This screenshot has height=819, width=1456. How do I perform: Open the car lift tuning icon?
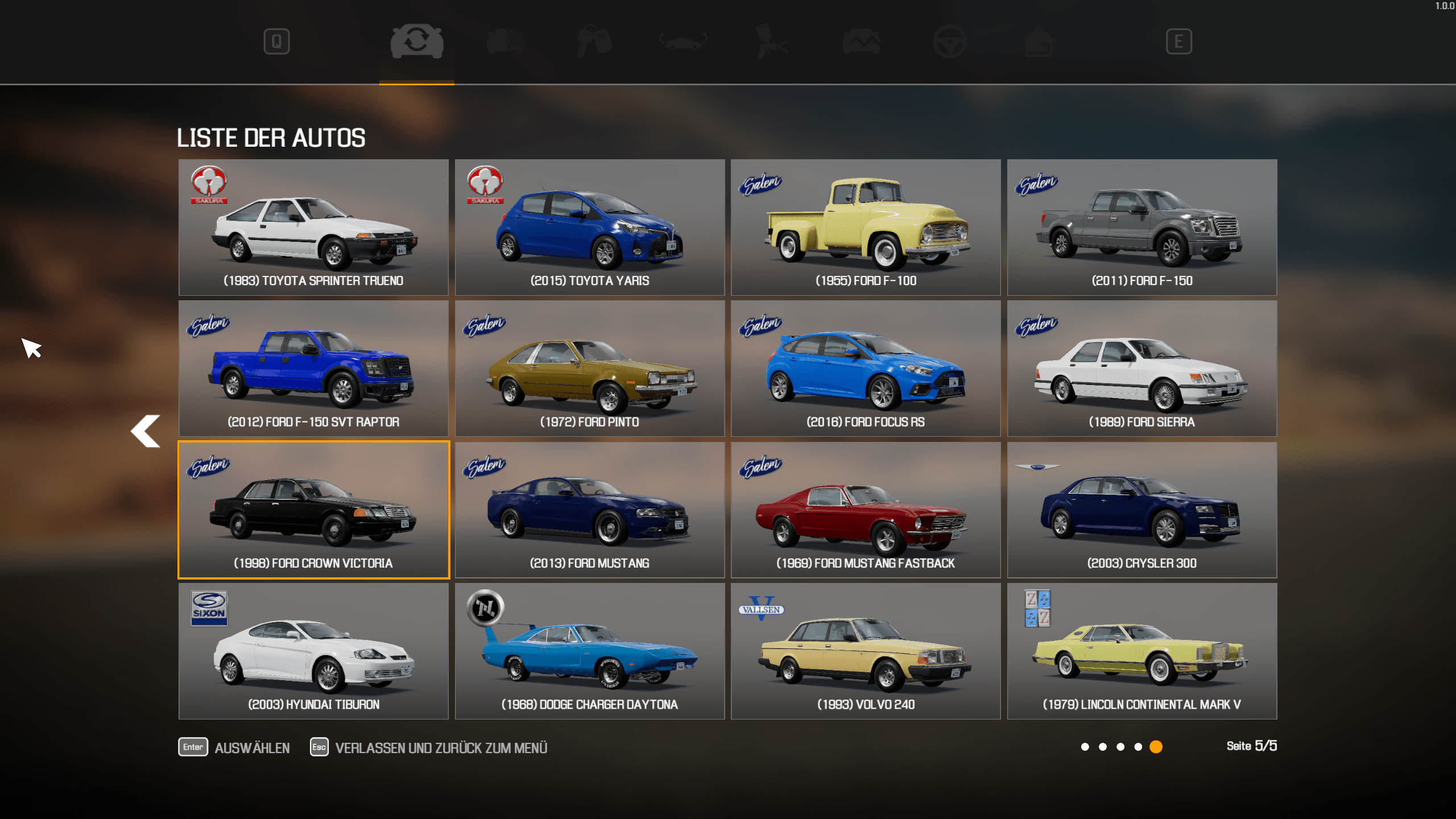click(x=680, y=41)
